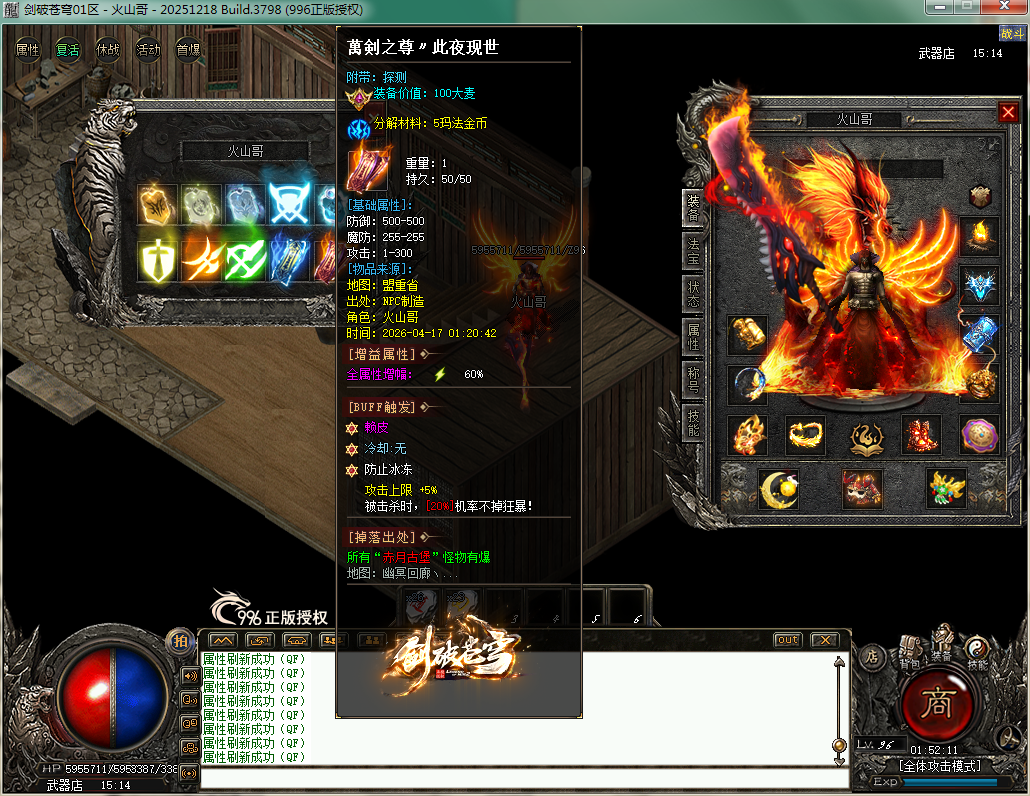Close the character equipment panel
Screen dimensions: 1030x796
click(x=1008, y=113)
